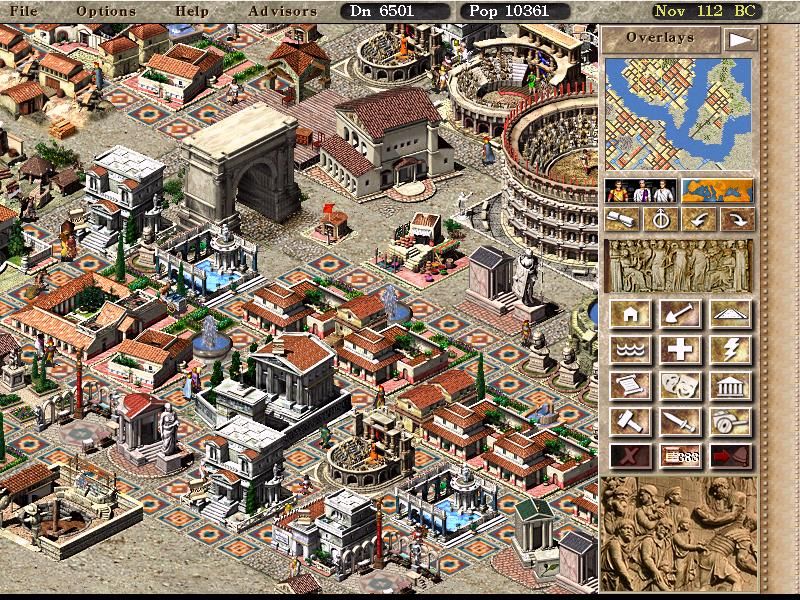The height and width of the screenshot is (600, 800).
Task: Open the Empire map
Action: pos(717,190)
